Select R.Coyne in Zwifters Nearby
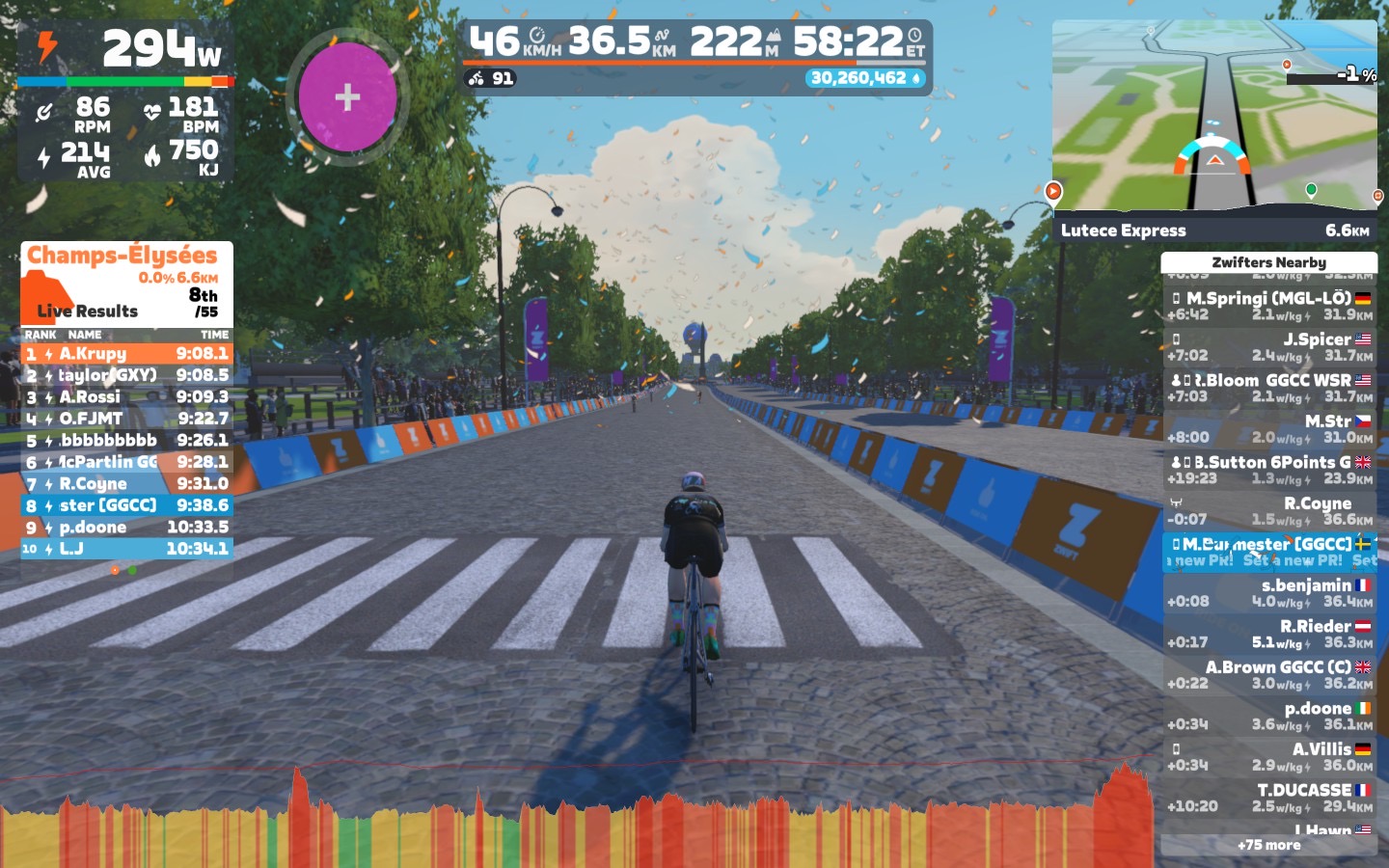1389x868 pixels. 1268,510
